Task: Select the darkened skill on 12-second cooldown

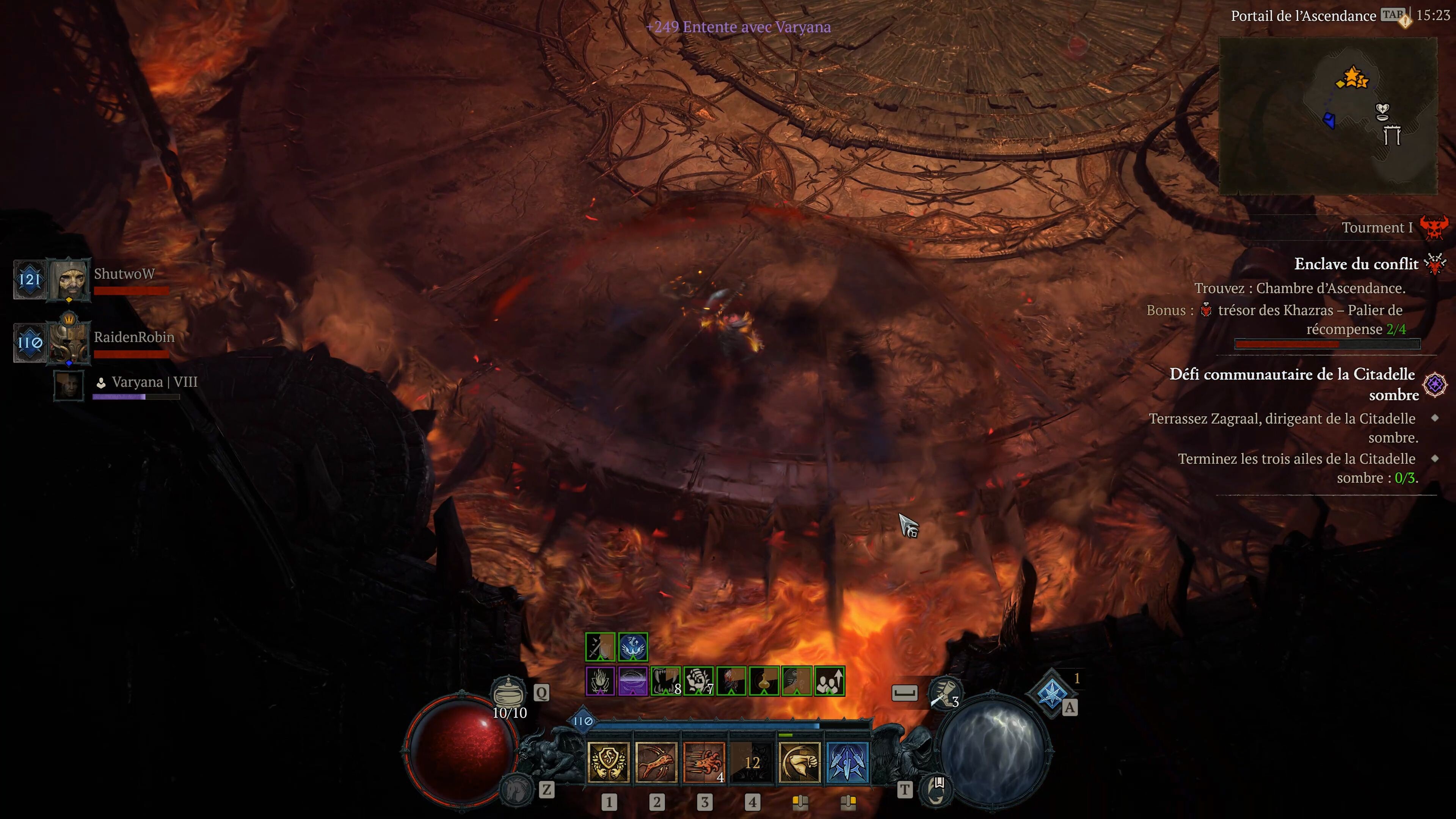Action: click(752, 763)
